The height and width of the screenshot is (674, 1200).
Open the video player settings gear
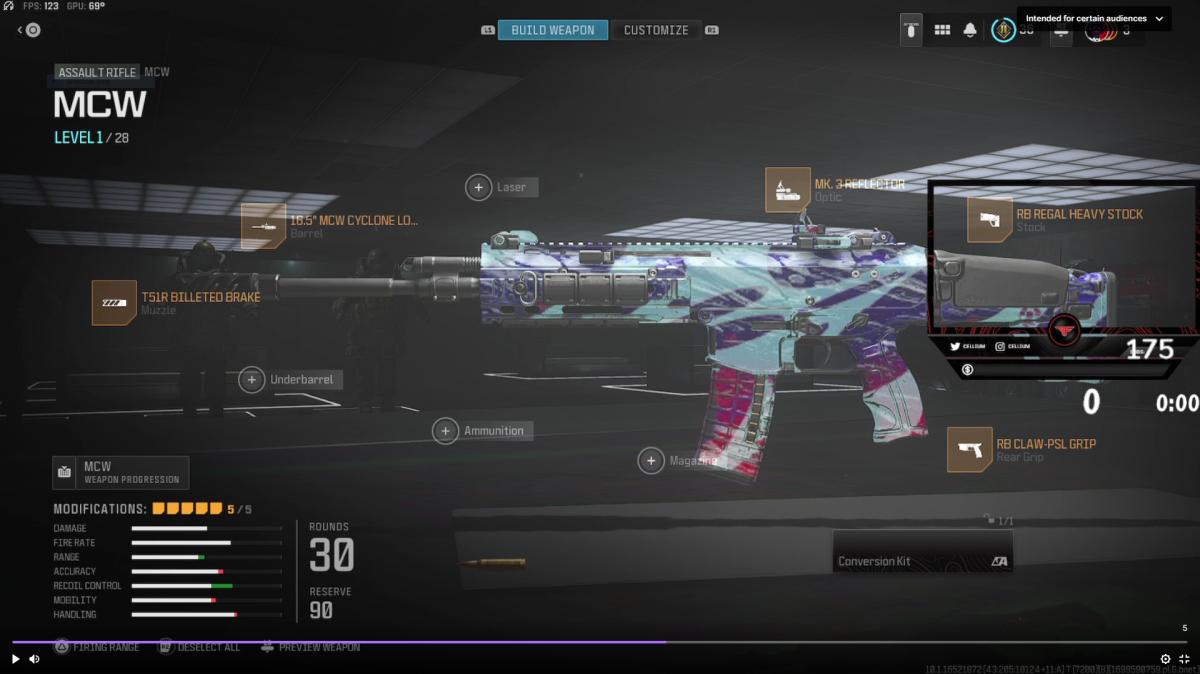coord(1165,659)
